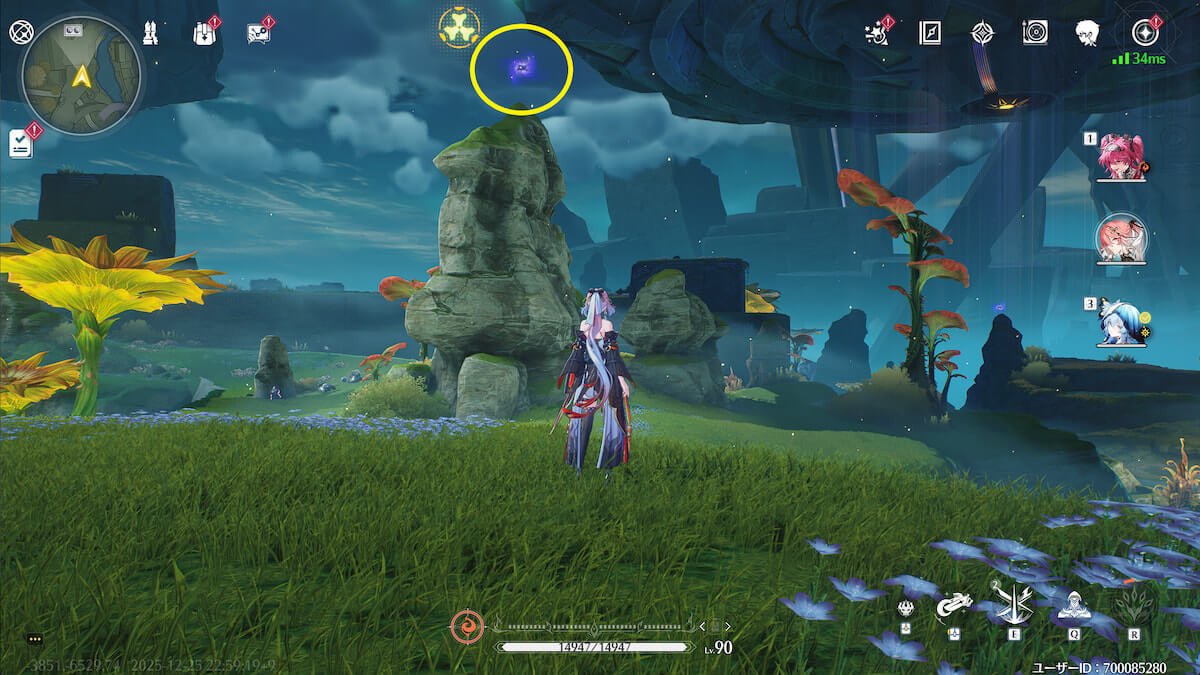Open the round star menu icon with alert
1200x675 pixels.
pos(1144,33)
